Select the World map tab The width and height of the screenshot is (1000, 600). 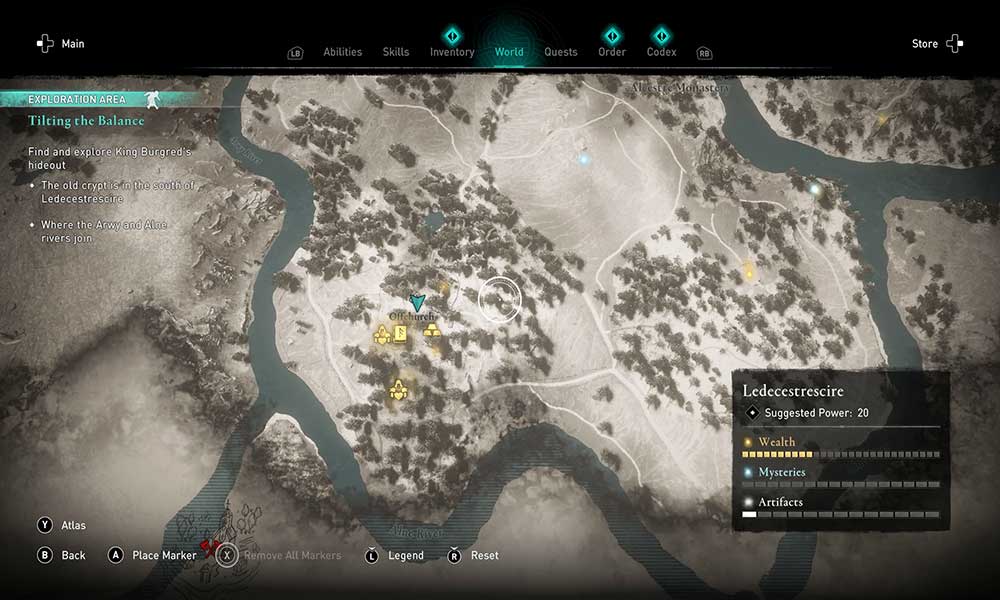[x=509, y=52]
